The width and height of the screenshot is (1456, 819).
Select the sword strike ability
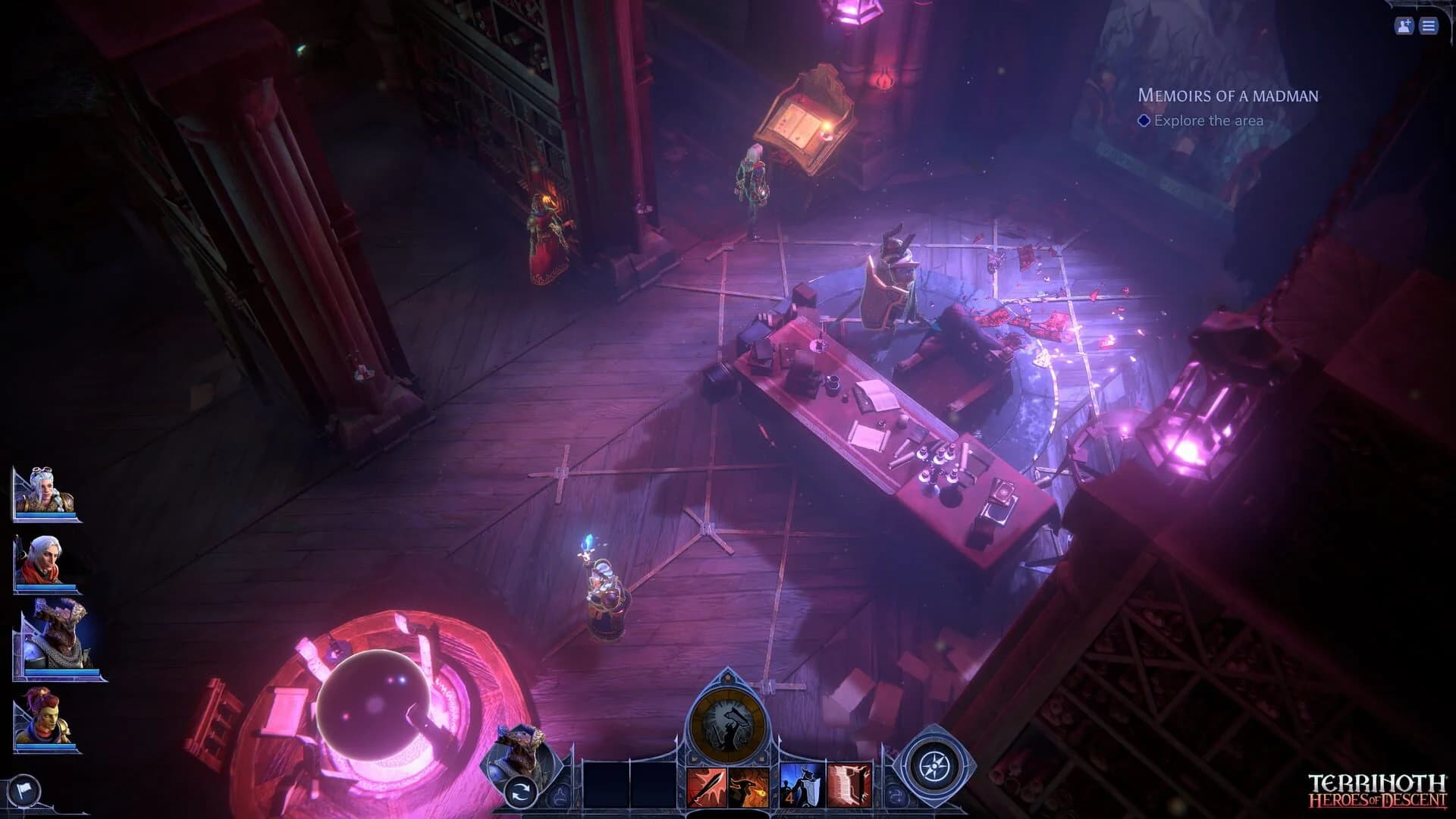pos(707,786)
